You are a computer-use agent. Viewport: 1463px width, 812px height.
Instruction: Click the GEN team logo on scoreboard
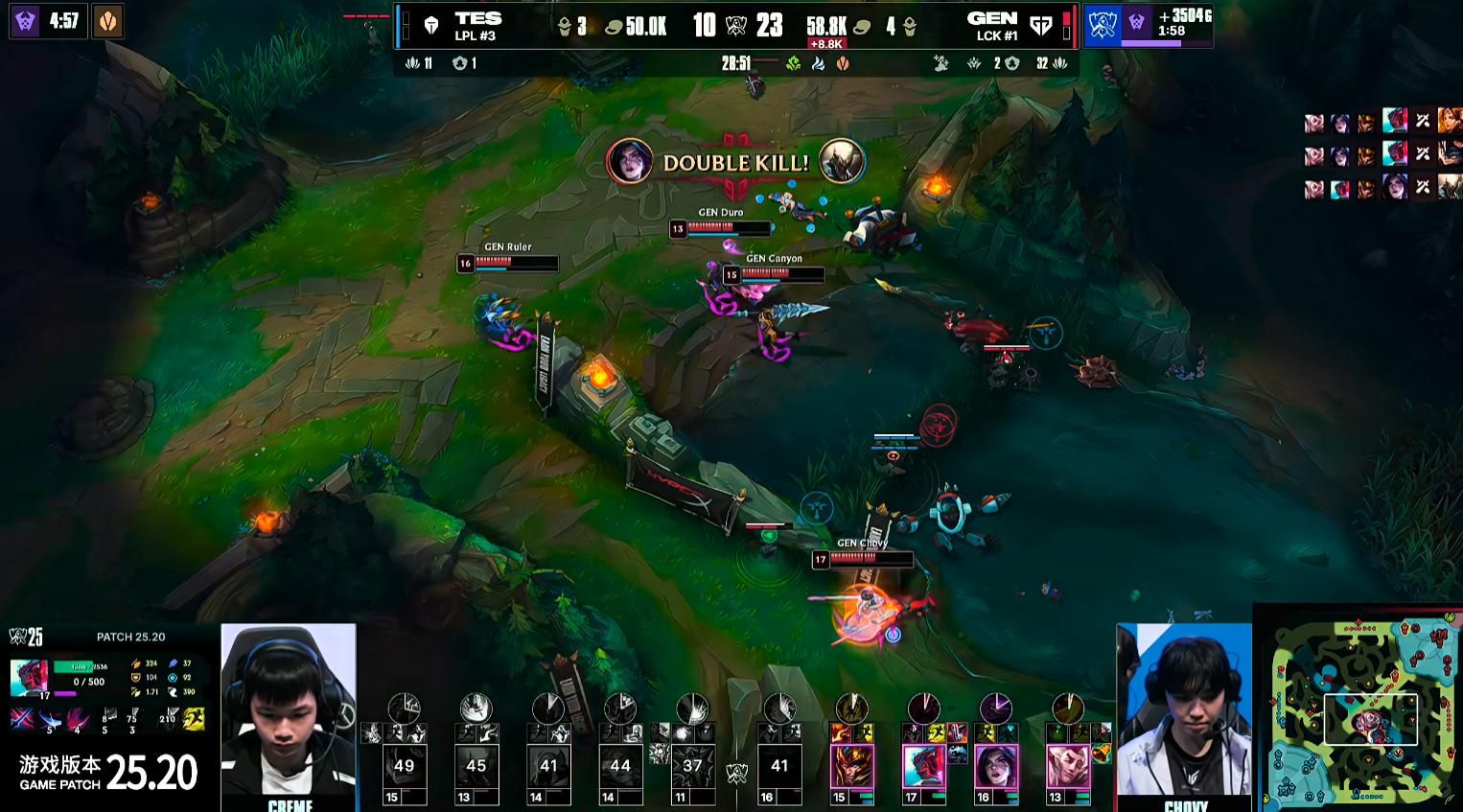(x=1040, y=26)
